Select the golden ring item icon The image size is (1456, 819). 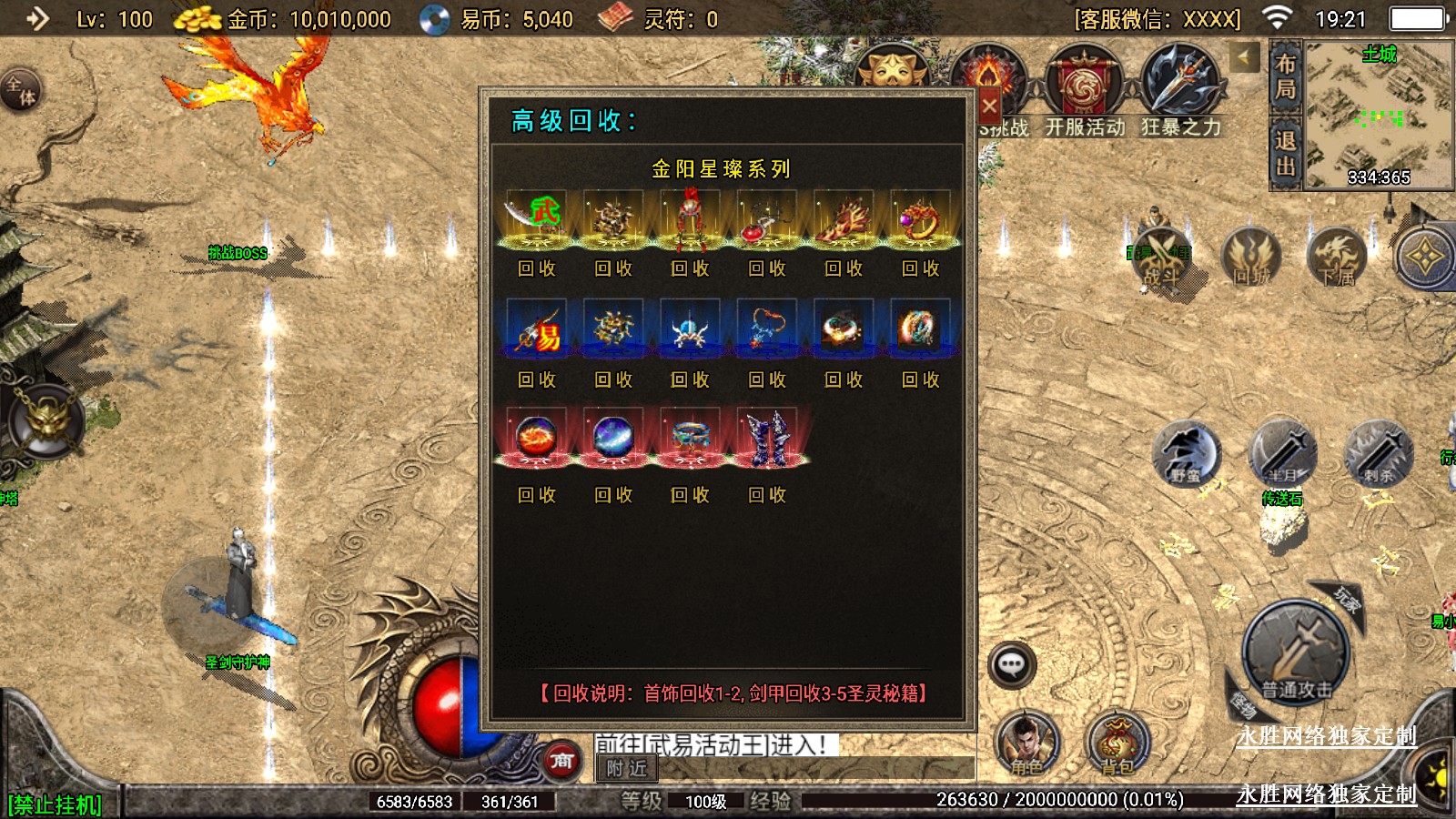920,219
